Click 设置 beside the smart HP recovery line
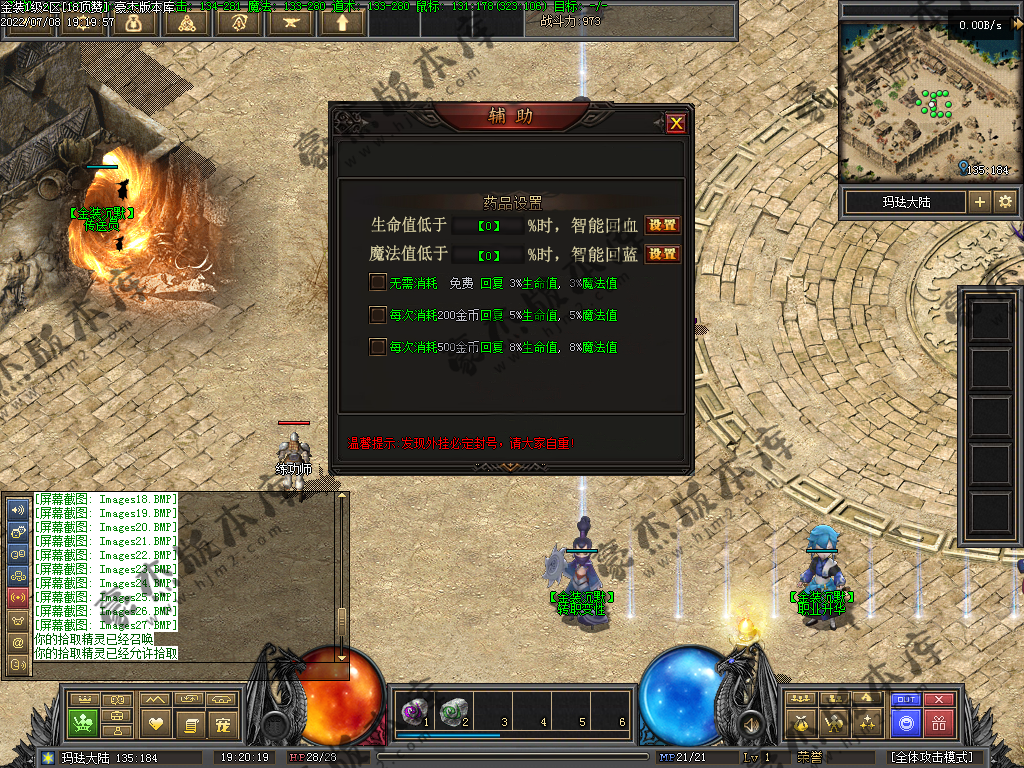The width and height of the screenshot is (1024, 768). [x=663, y=225]
